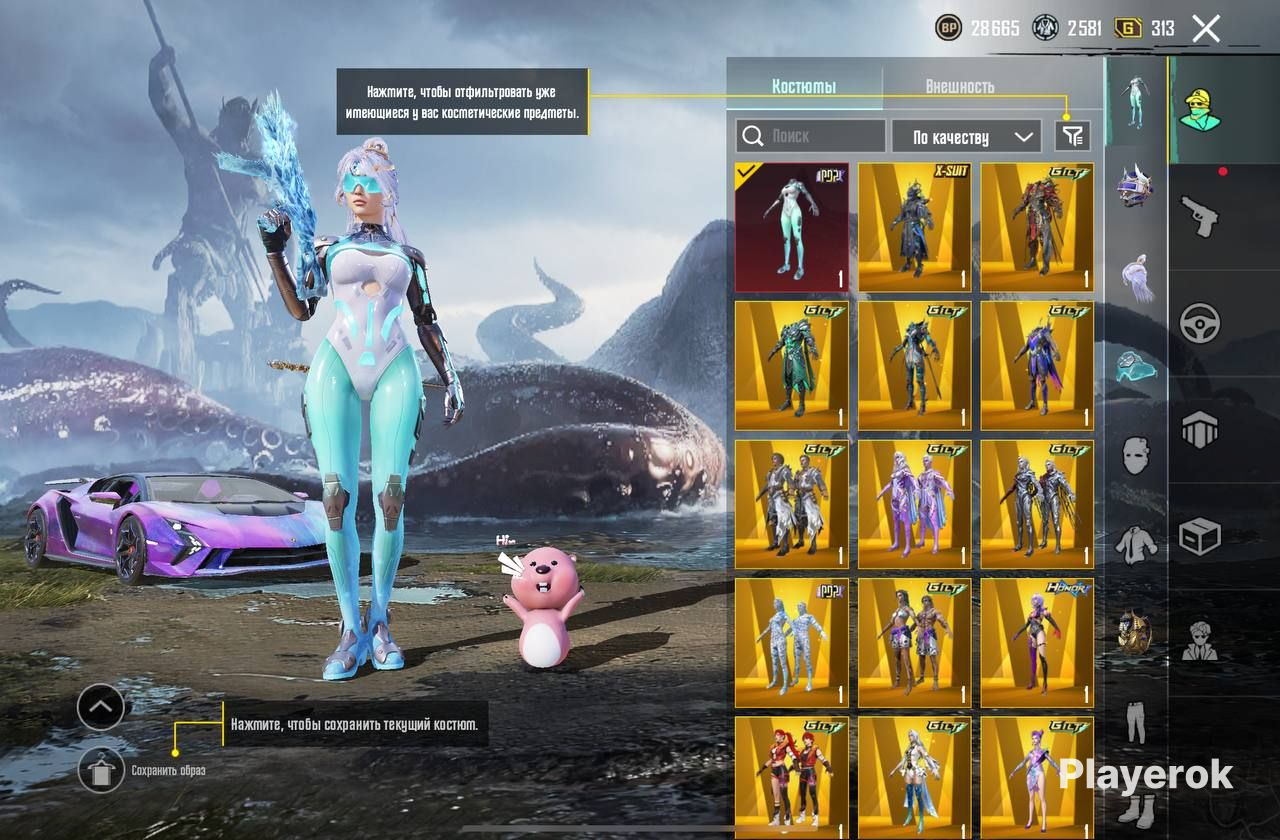Select the icy blue duo costume tile
Image resolution: width=1280 pixels, height=840 pixels.
point(792,643)
